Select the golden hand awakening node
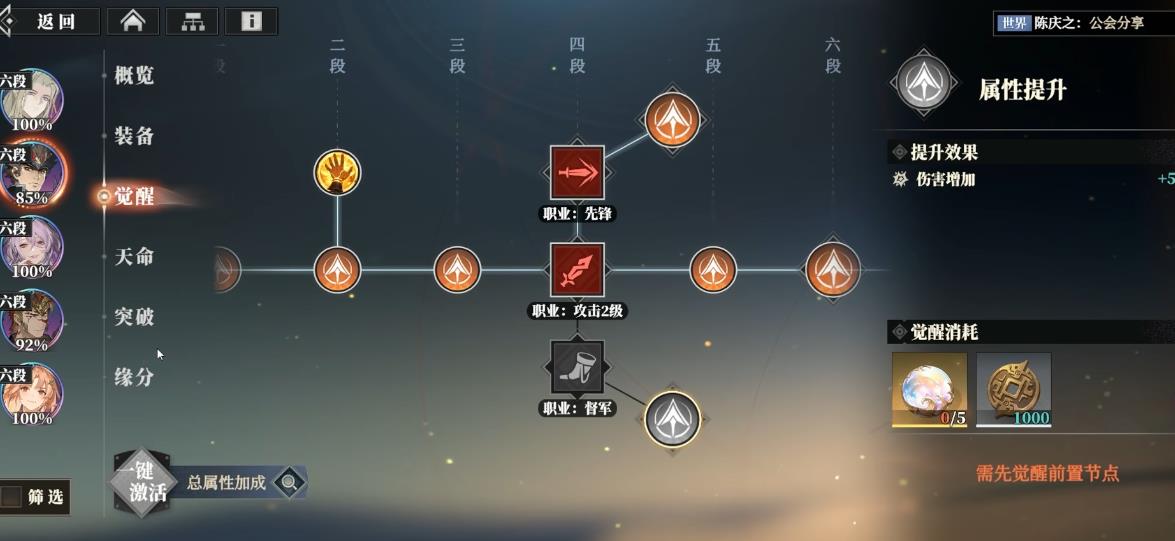This screenshot has height=541, width=1175. click(337, 173)
